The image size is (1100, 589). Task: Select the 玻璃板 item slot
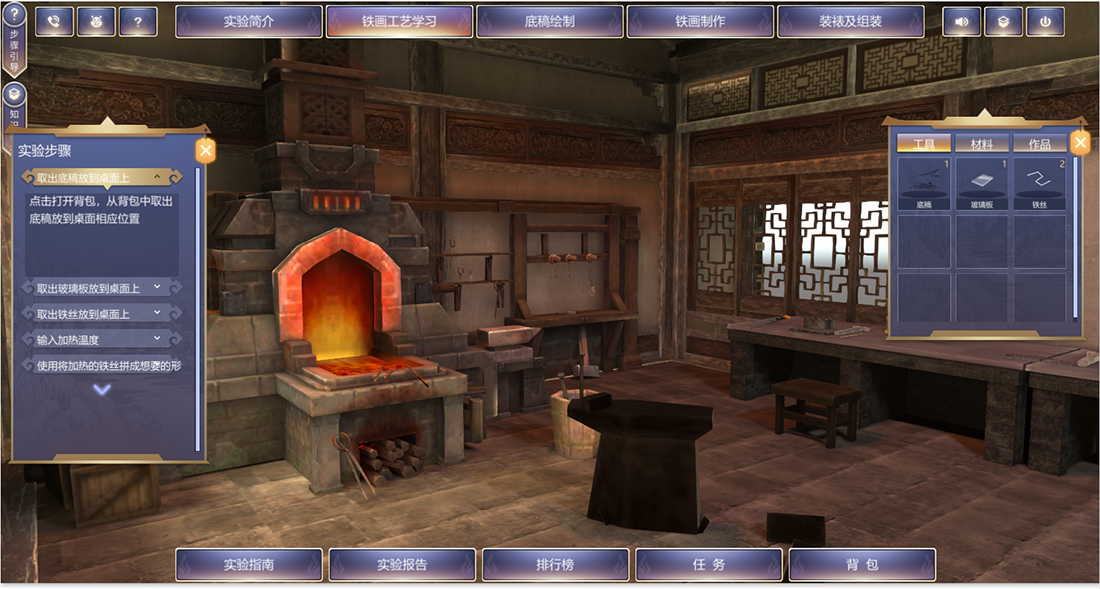click(981, 185)
